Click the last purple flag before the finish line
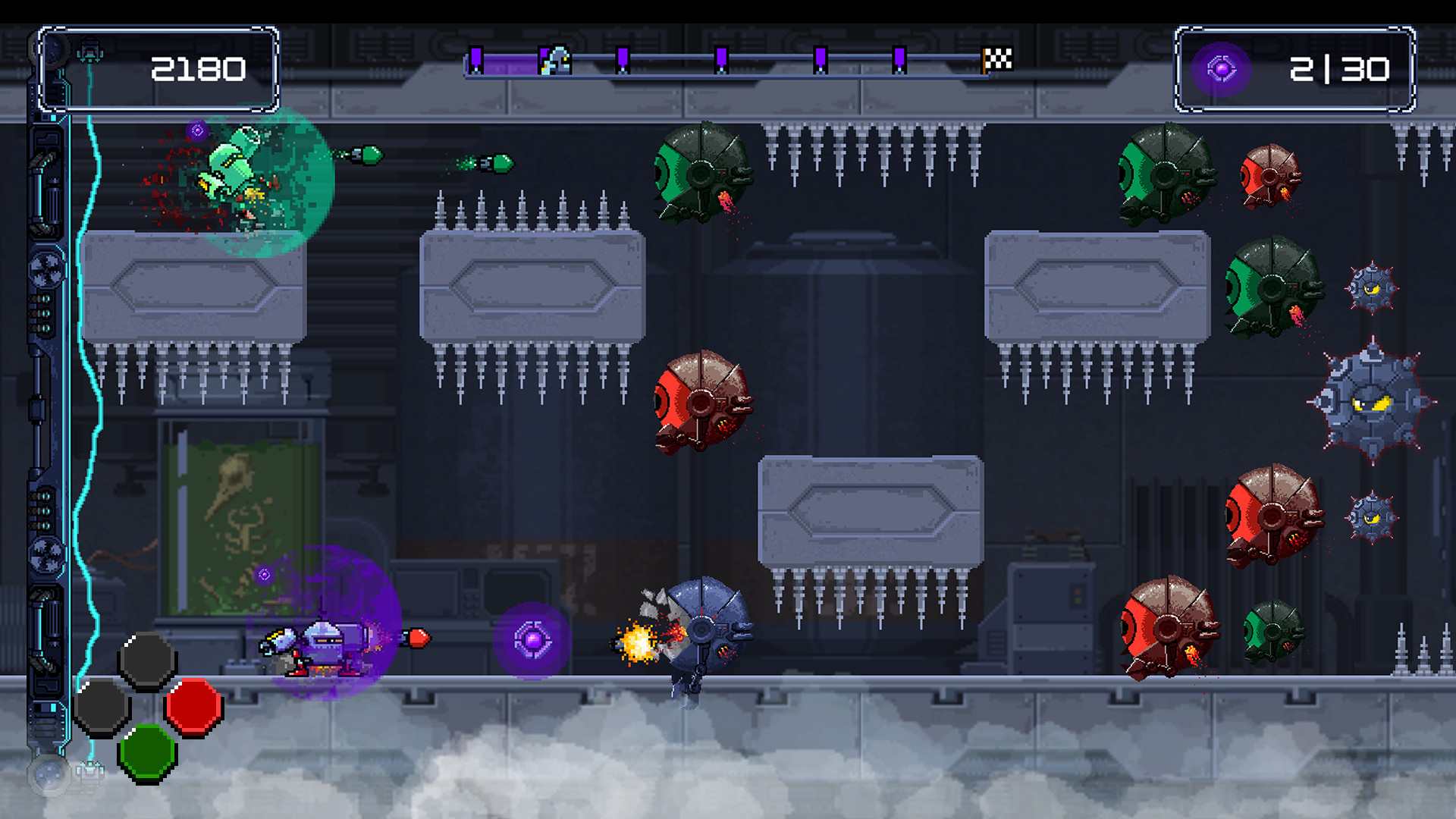 [899, 58]
